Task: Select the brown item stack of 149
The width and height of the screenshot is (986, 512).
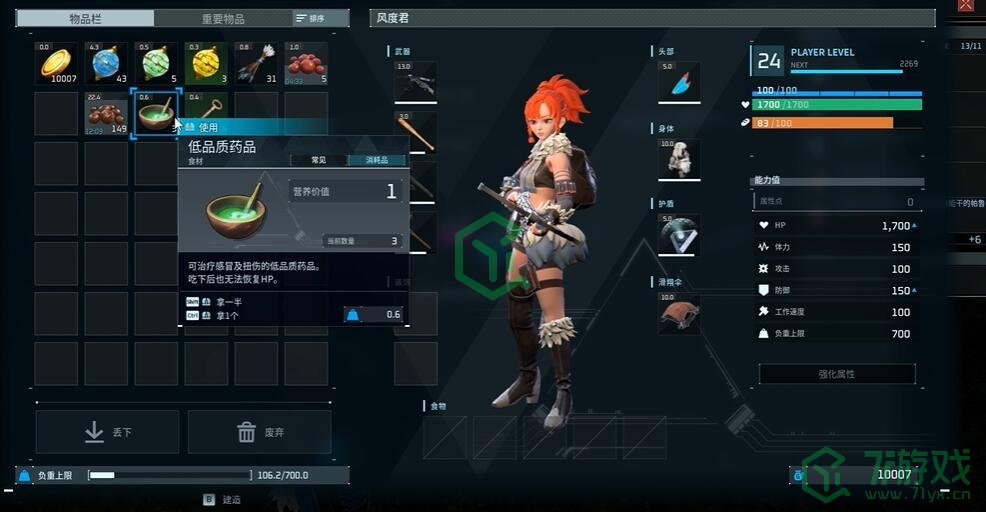Action: [107, 113]
